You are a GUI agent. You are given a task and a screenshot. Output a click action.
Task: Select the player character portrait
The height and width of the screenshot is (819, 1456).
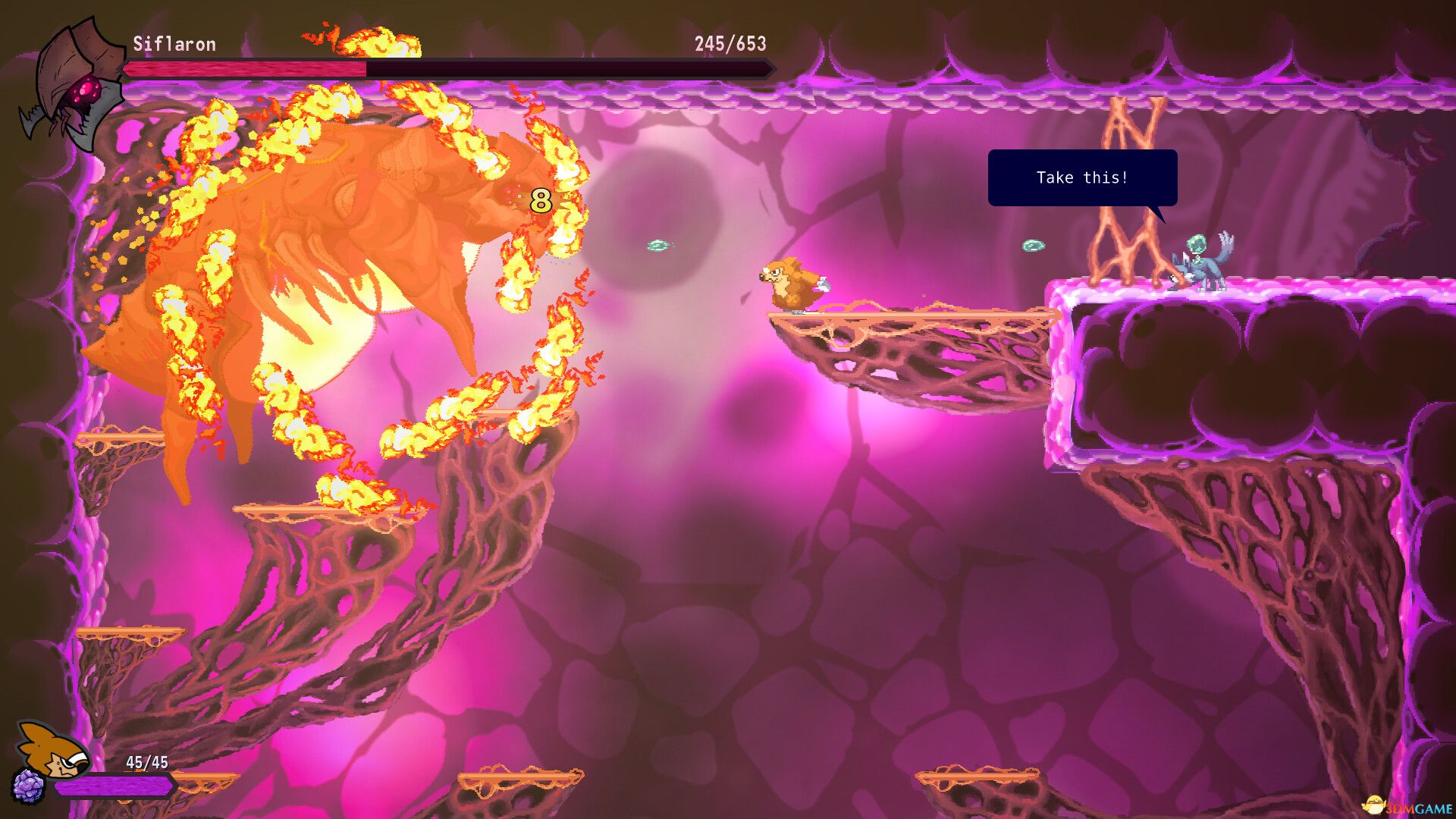coord(53,749)
